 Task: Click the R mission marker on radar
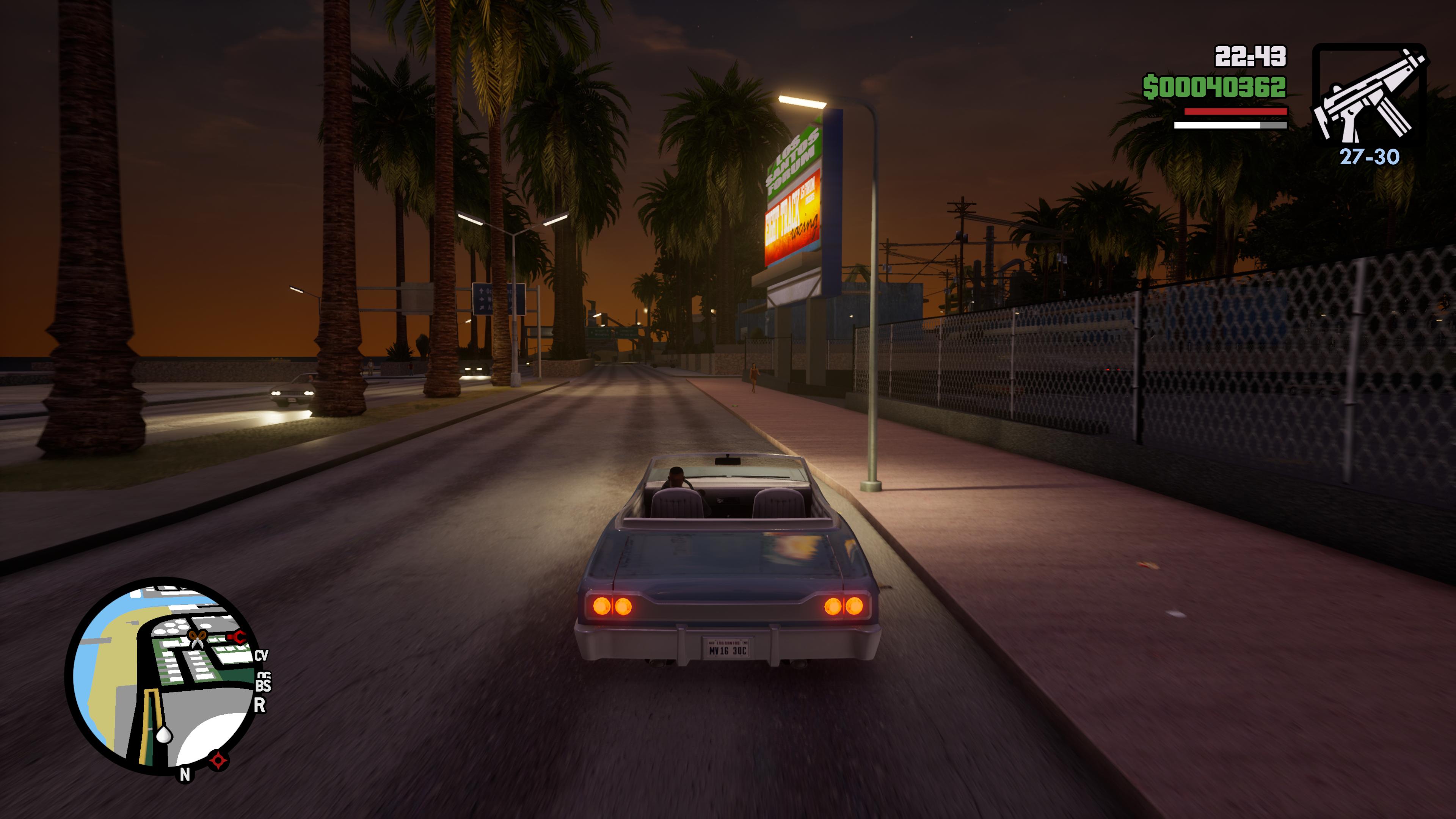259,705
